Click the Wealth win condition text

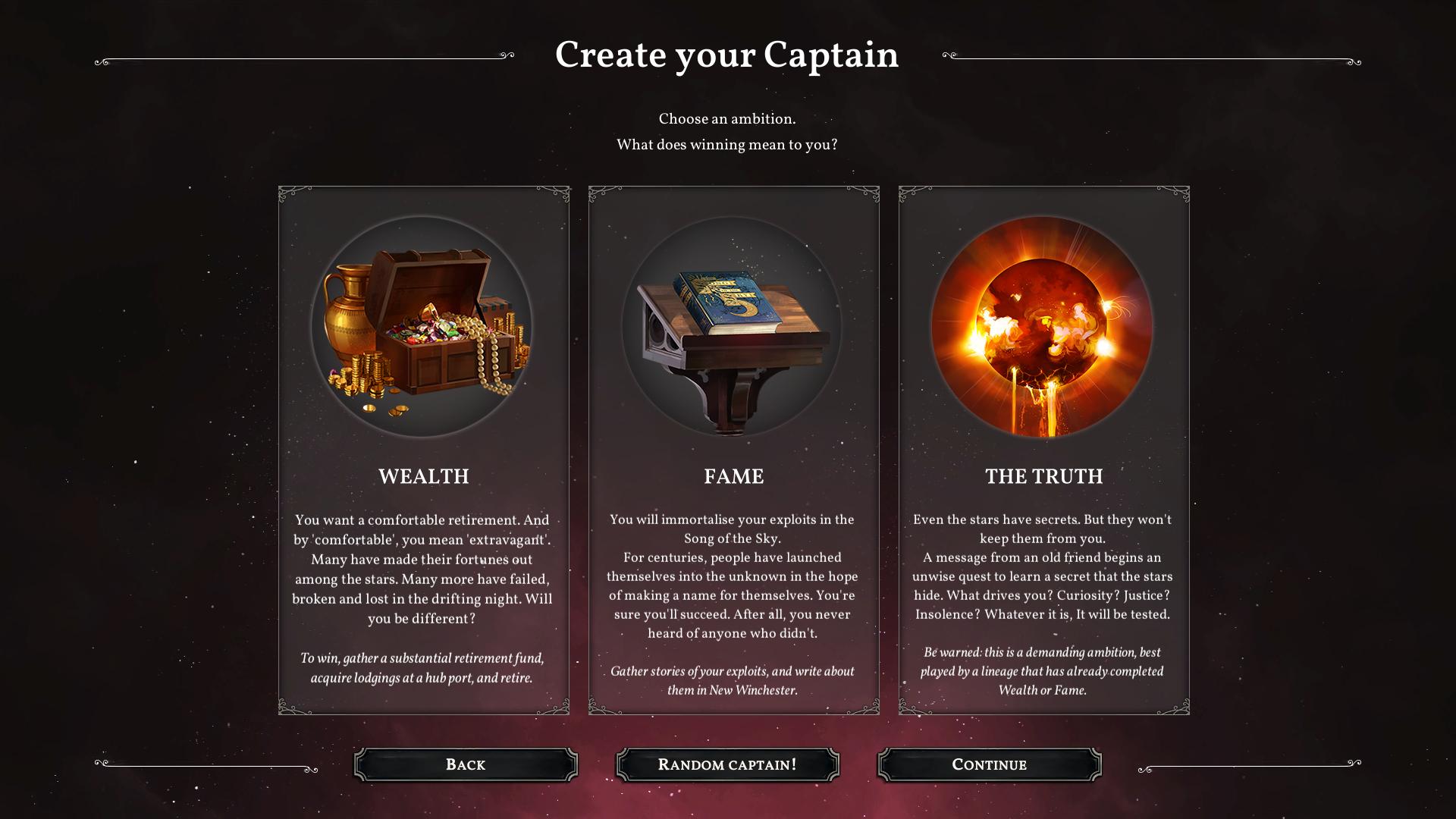(x=425, y=669)
